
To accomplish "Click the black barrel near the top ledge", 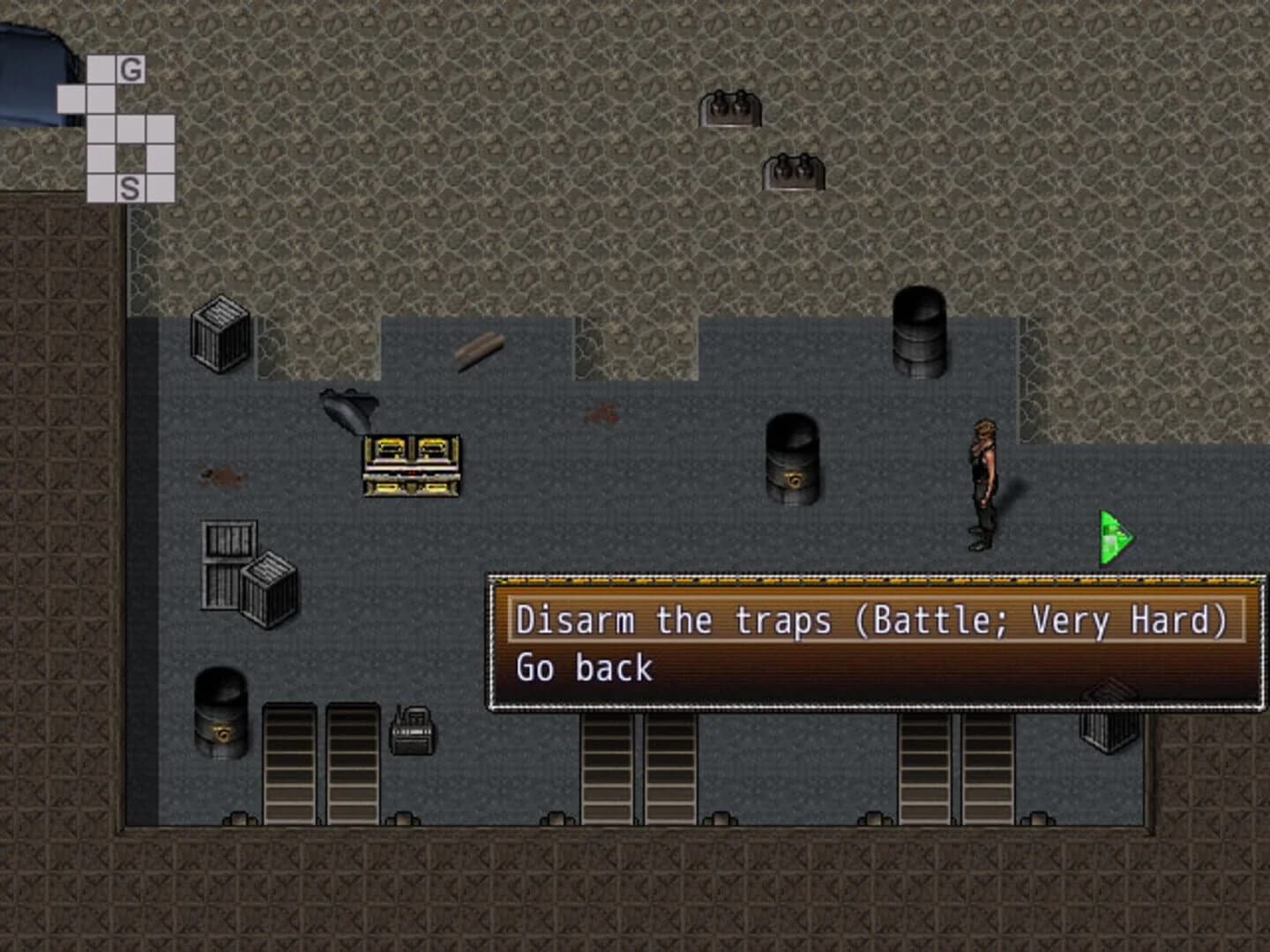I will tap(917, 326).
